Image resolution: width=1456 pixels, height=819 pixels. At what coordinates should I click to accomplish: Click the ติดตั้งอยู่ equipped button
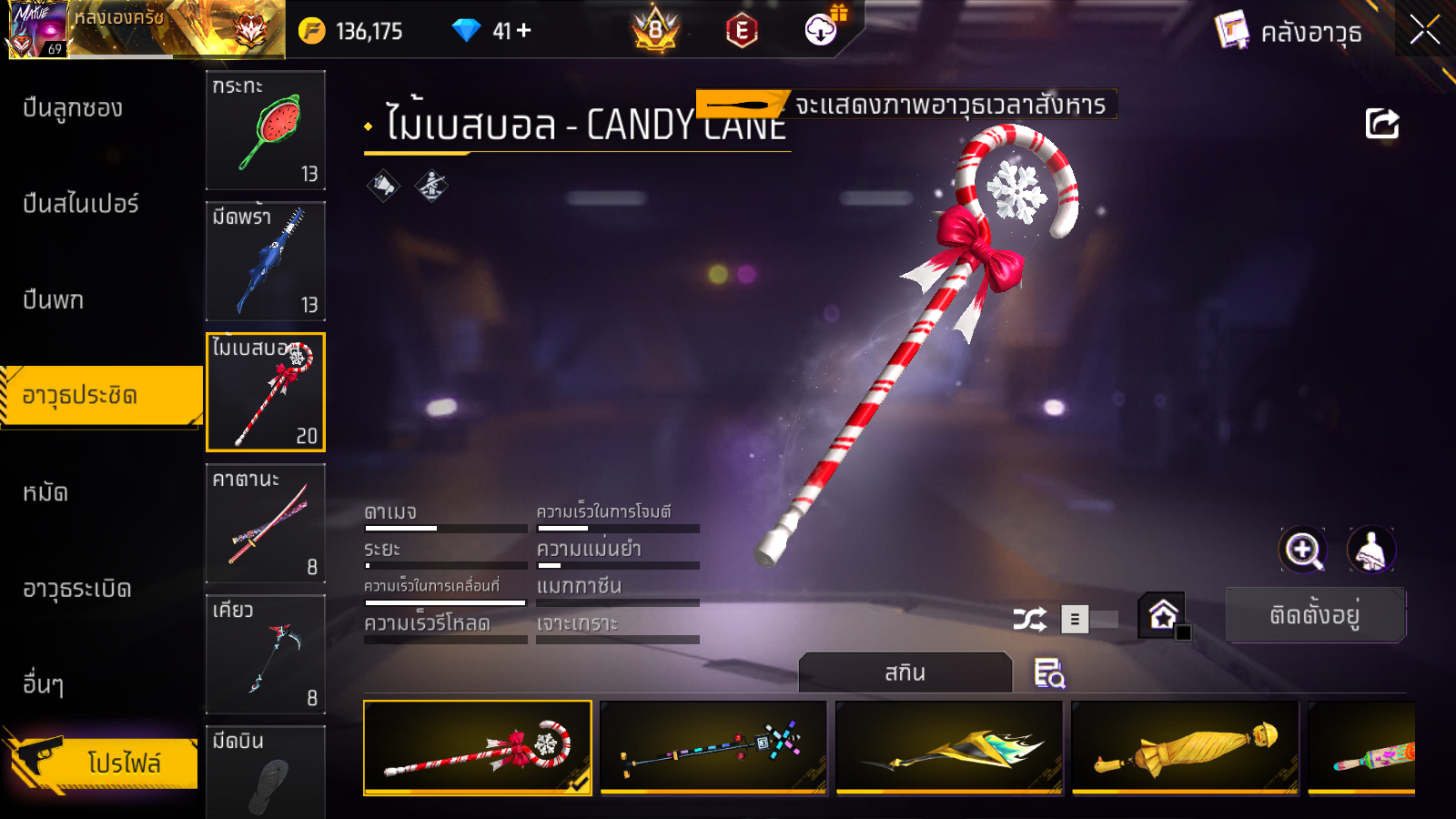click(x=1315, y=616)
